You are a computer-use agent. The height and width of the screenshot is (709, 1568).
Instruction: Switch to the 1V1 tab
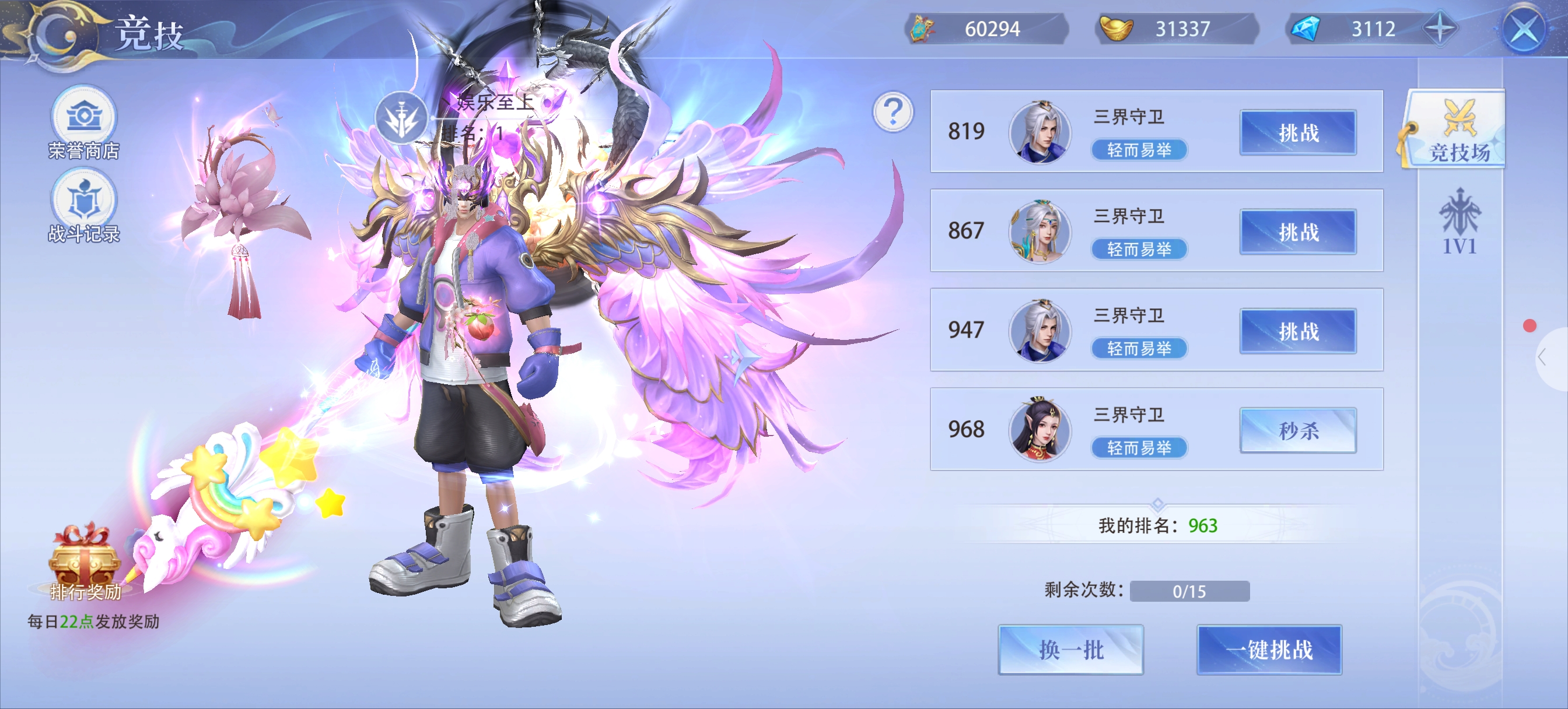coord(1459,222)
